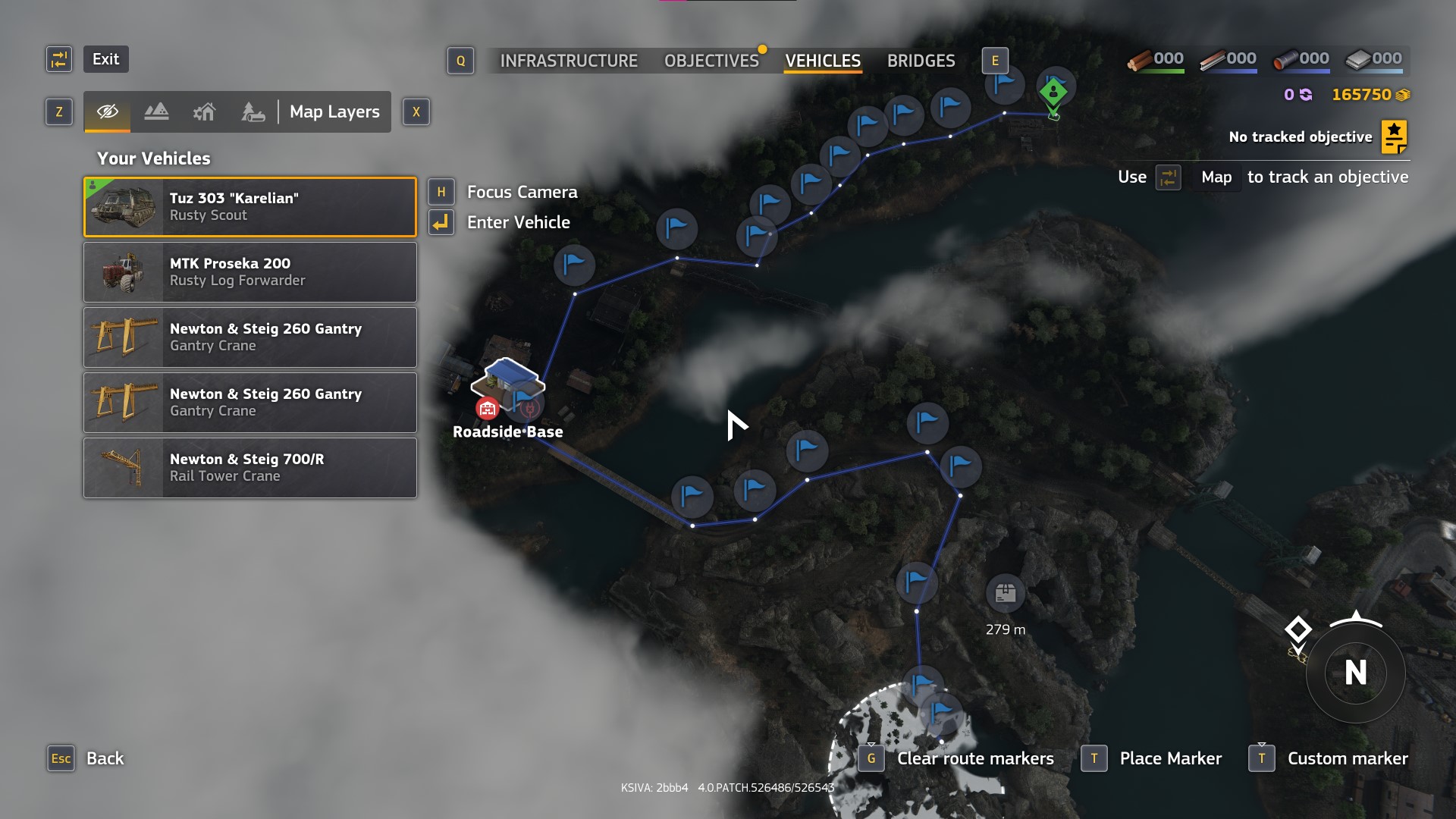Switch to the Infrastructure tab
Image resolution: width=1456 pixels, height=819 pixels.
(569, 61)
